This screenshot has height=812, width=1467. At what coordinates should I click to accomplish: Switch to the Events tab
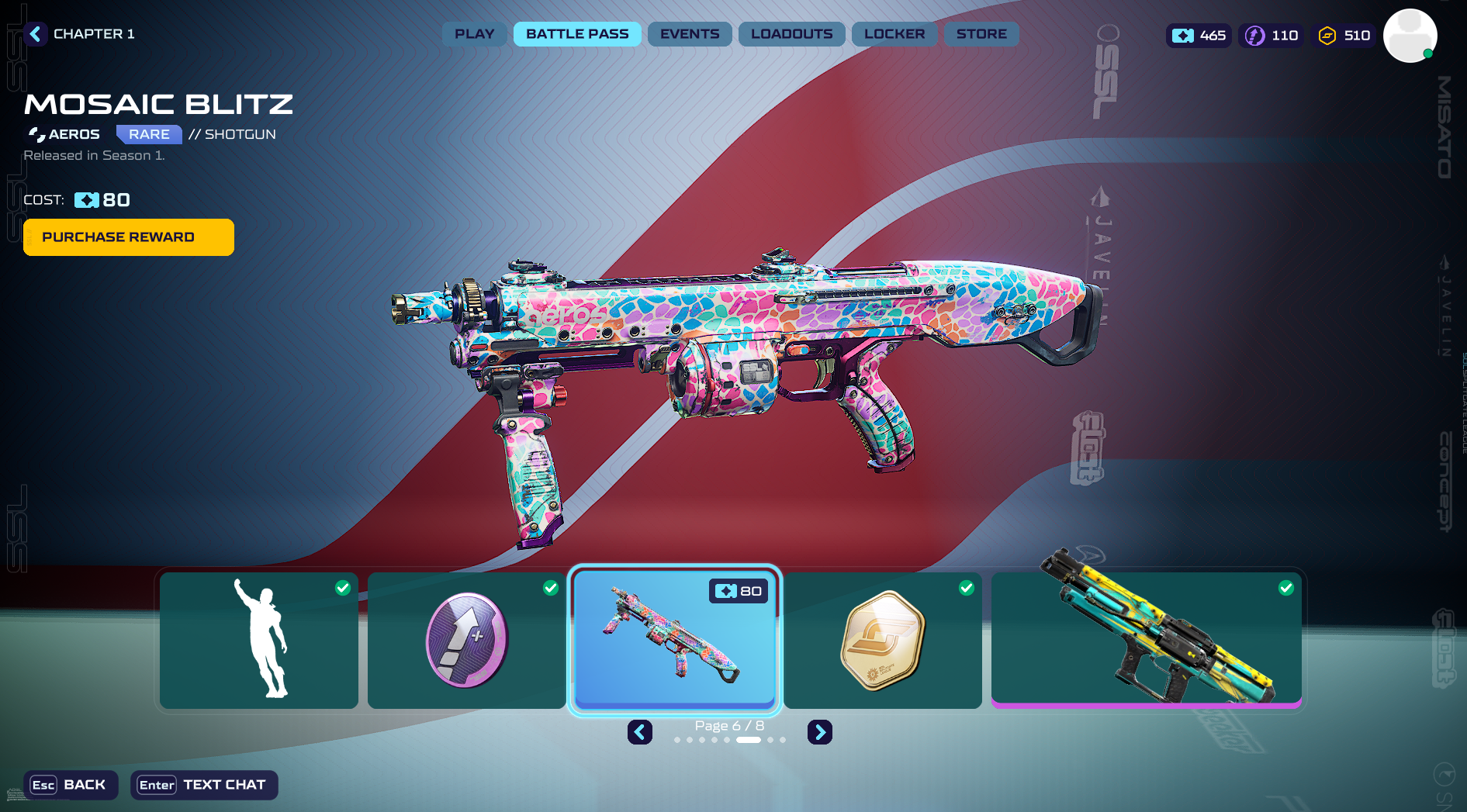point(690,34)
